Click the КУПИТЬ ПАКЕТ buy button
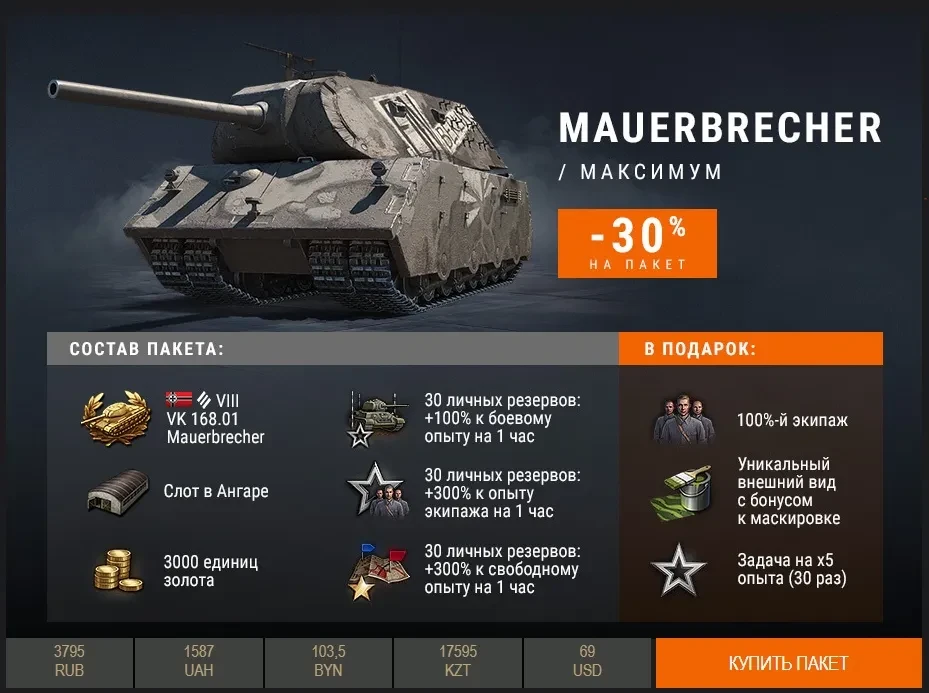The height and width of the screenshot is (693, 929). pyautogui.click(x=788, y=663)
